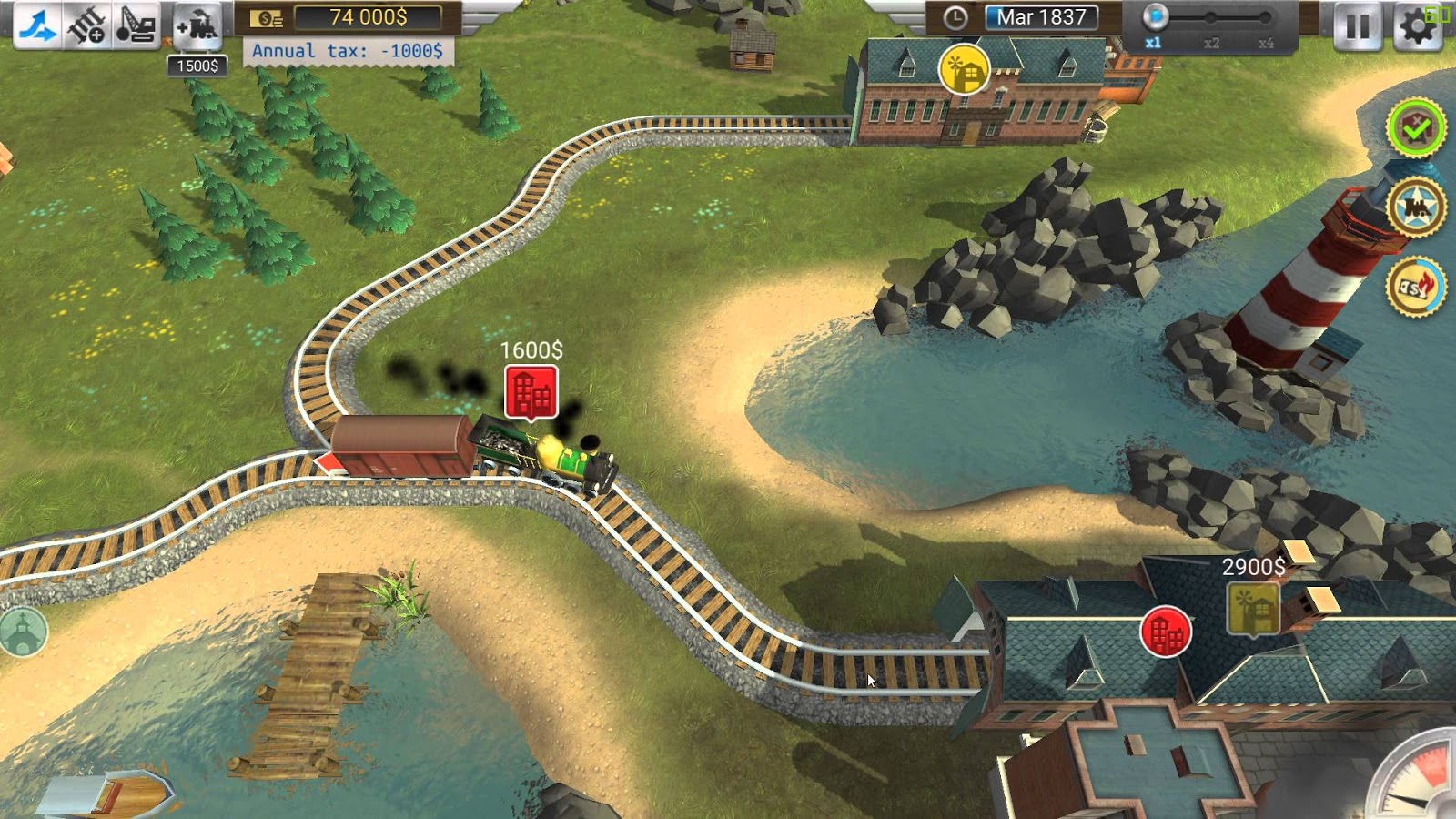The height and width of the screenshot is (819, 1456).
Task: Select the blue track switch arrows tool
Action: click(x=37, y=25)
